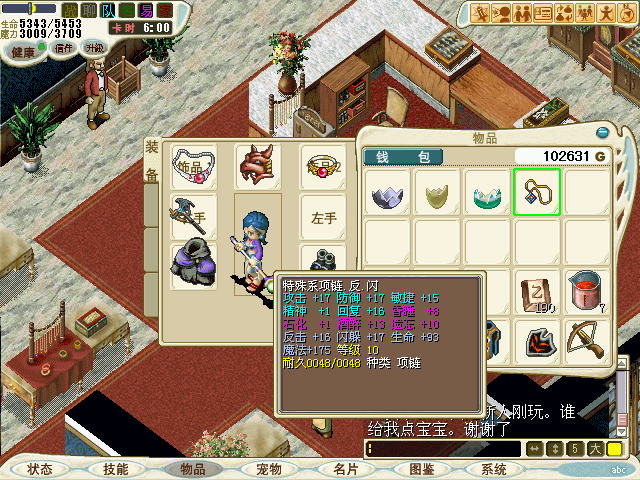This screenshot has width=640, height=480.
Task: Click the 健康 health button
Action: pos(23,47)
